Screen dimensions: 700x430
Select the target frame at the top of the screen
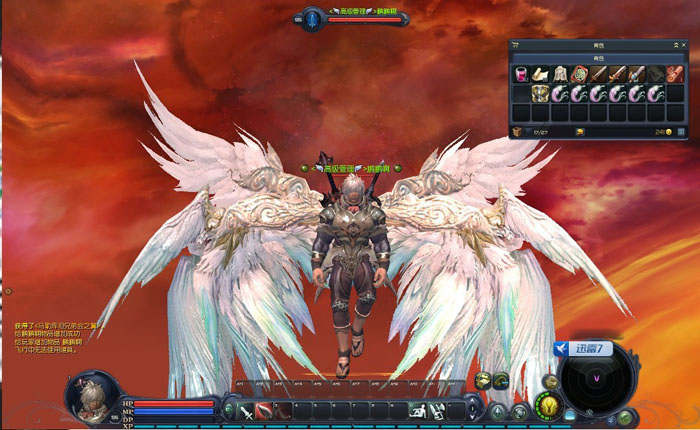pos(352,17)
